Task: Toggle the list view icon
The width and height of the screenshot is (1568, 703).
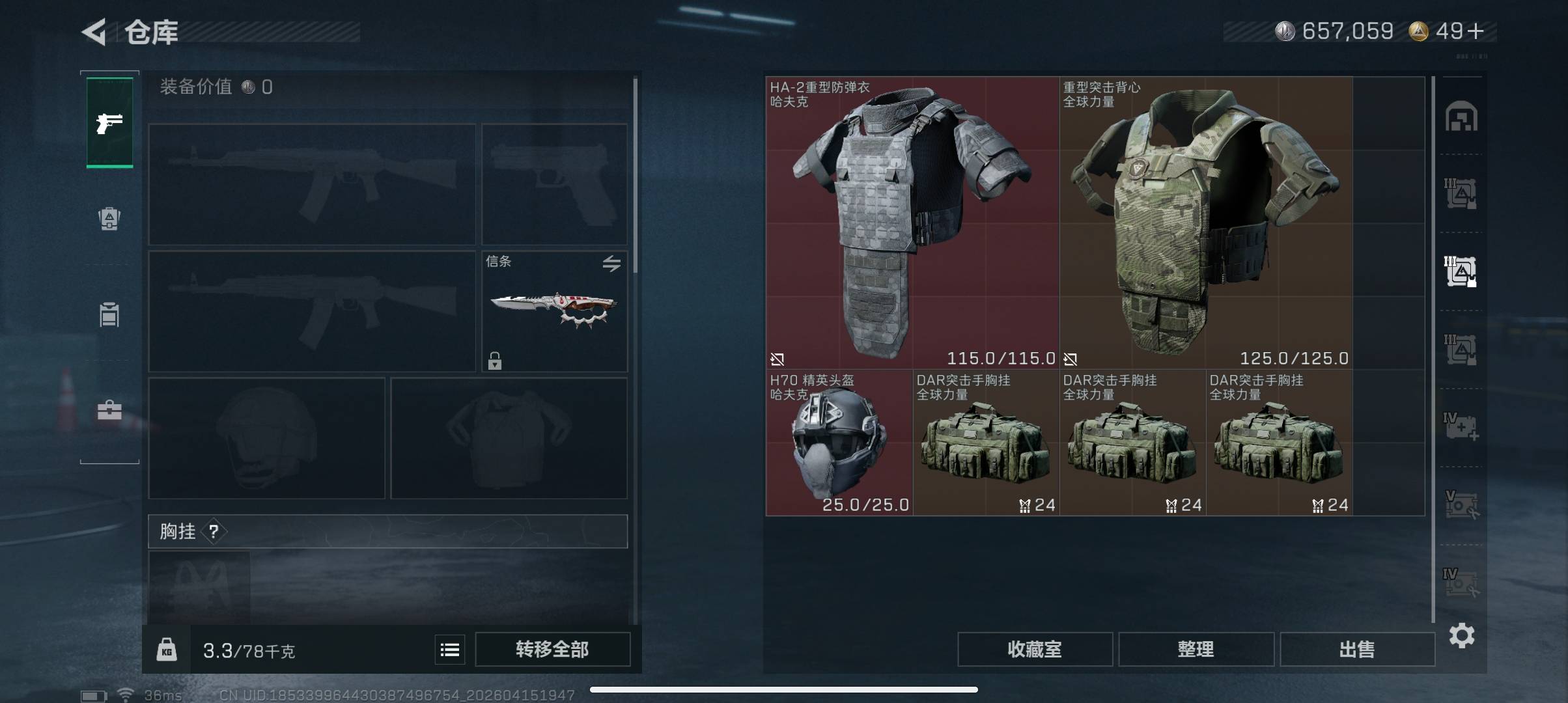Action: coord(450,650)
